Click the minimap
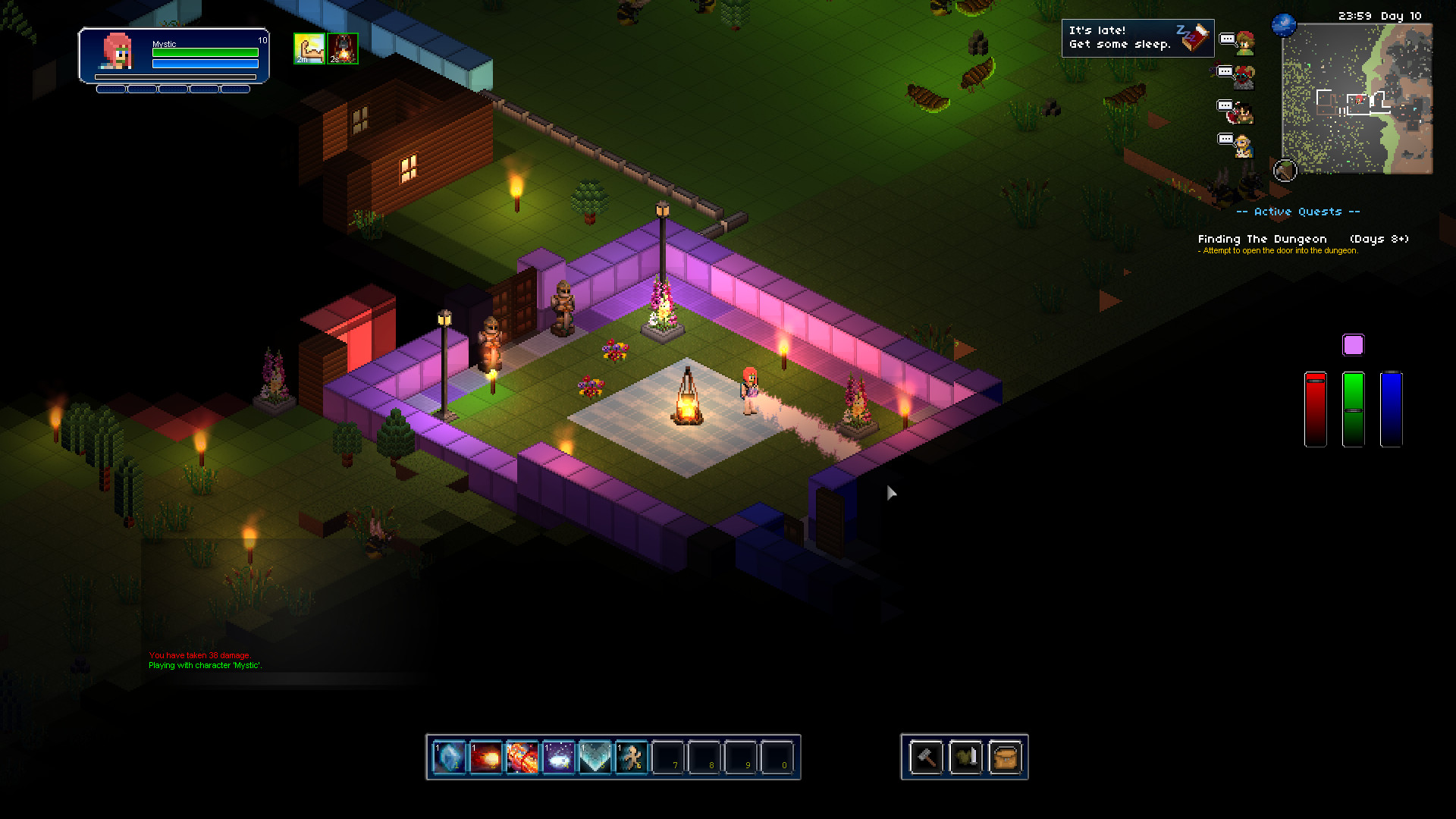The image size is (1456, 819). tap(1357, 99)
